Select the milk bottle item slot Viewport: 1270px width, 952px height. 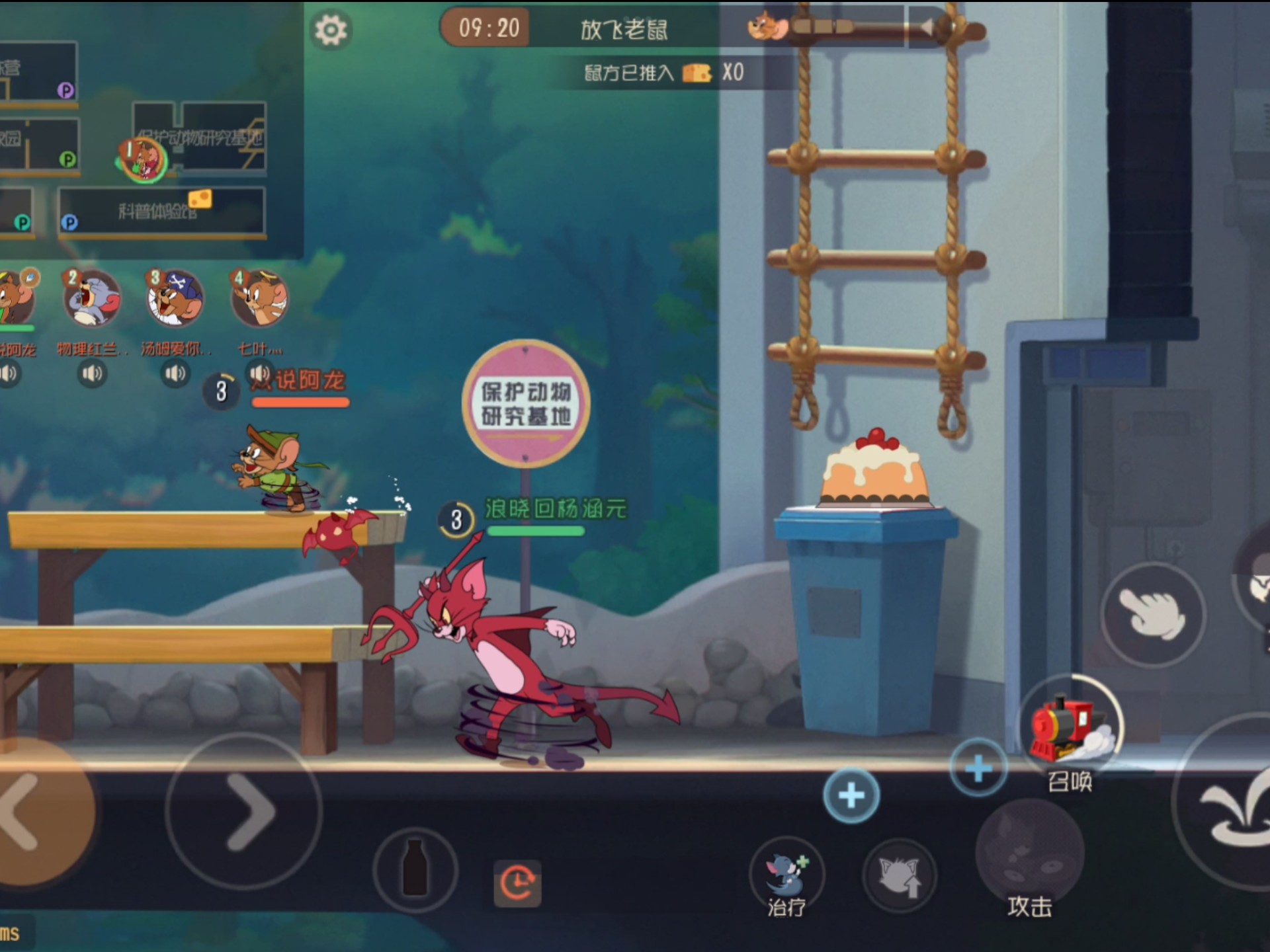[x=415, y=868]
